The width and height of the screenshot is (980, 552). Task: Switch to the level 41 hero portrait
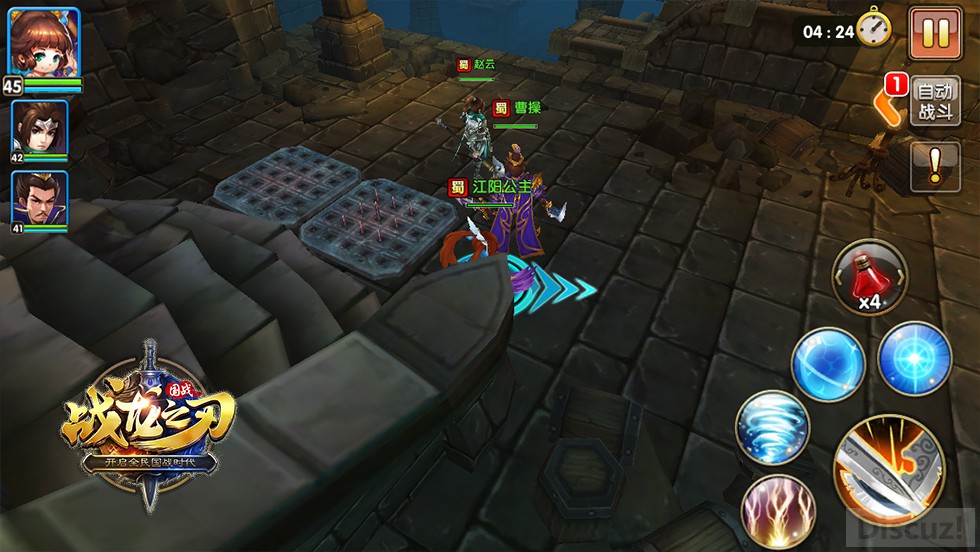click(x=40, y=198)
